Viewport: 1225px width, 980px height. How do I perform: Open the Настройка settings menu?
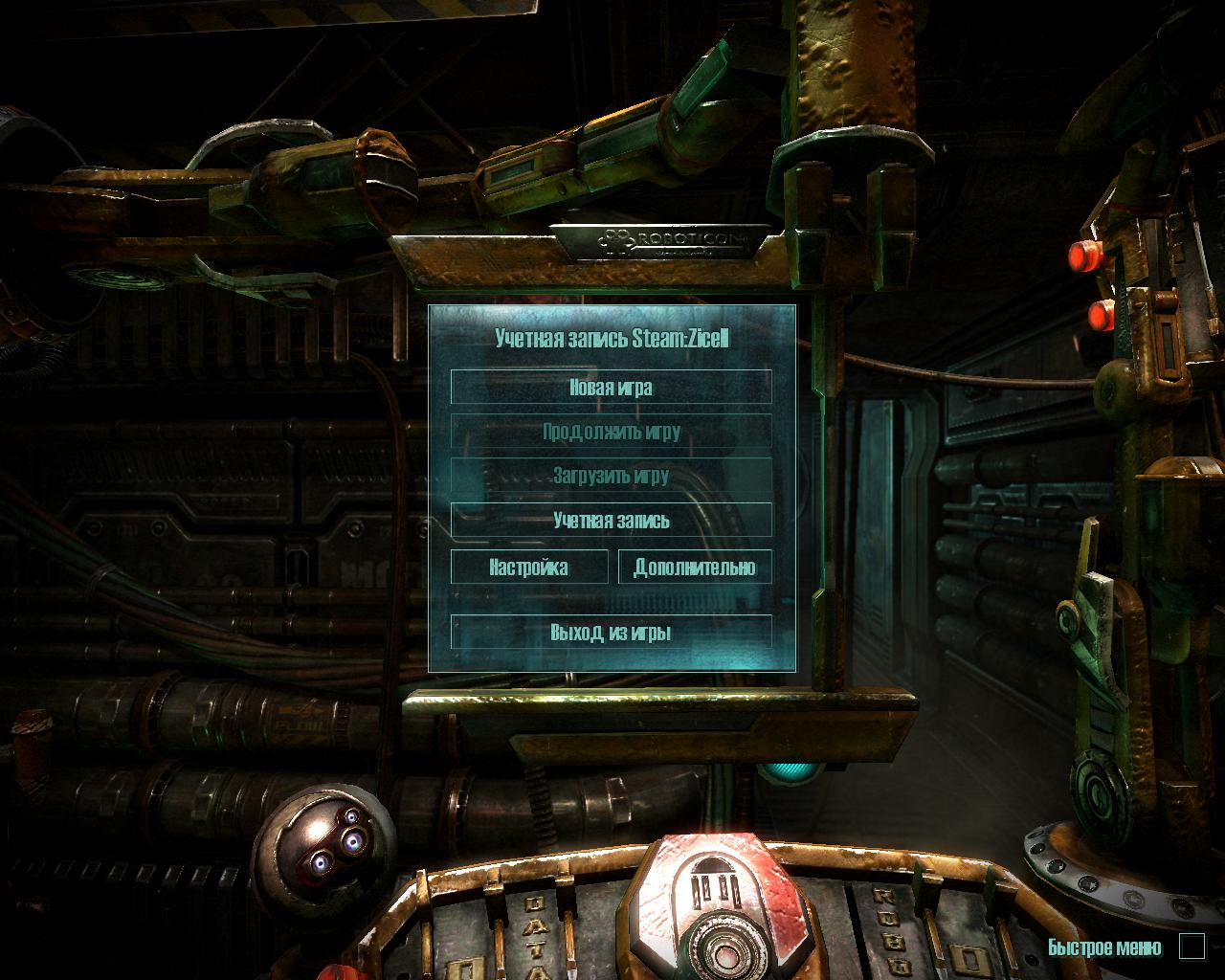click(x=529, y=567)
